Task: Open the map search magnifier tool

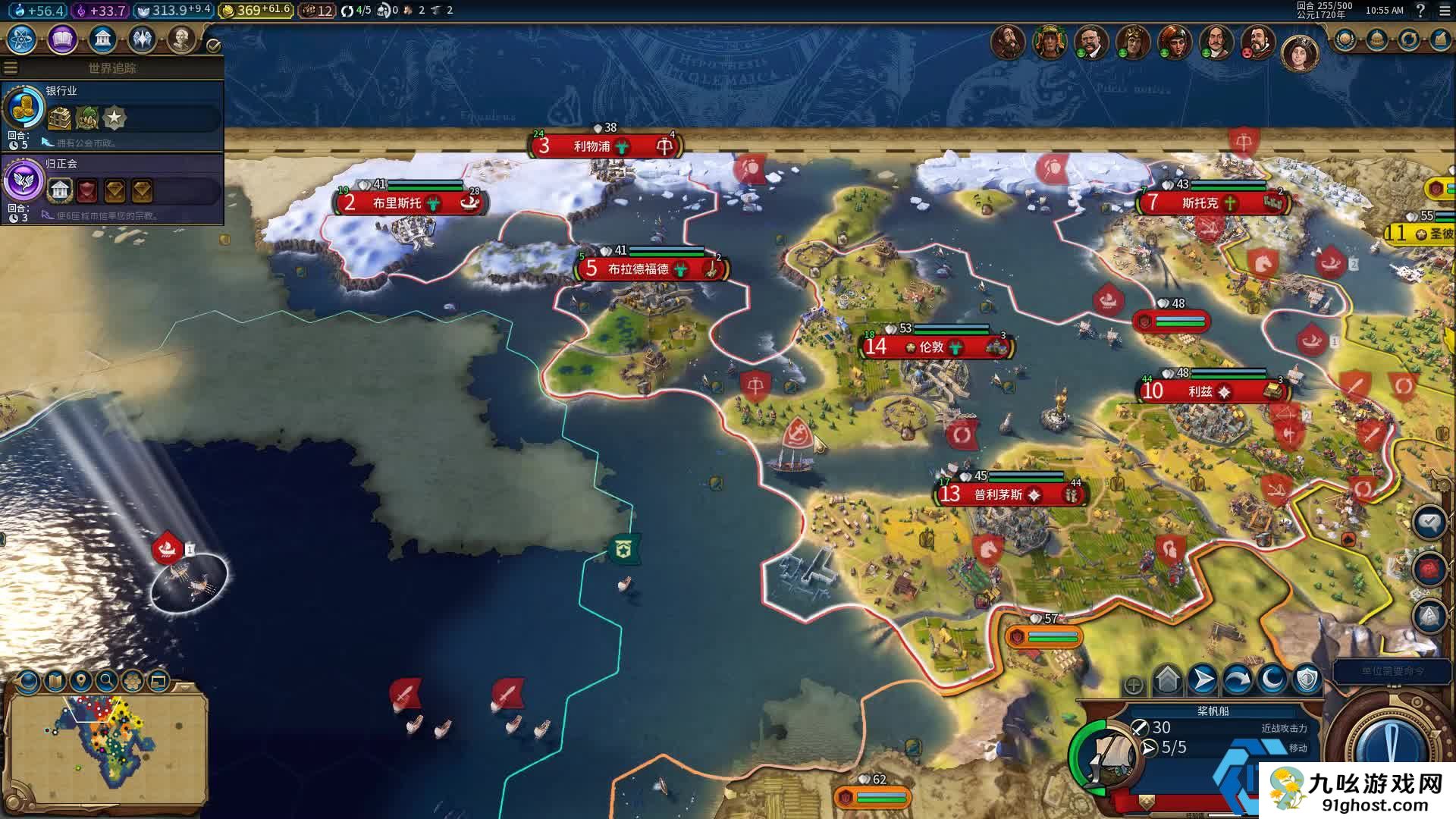Action: tap(107, 681)
